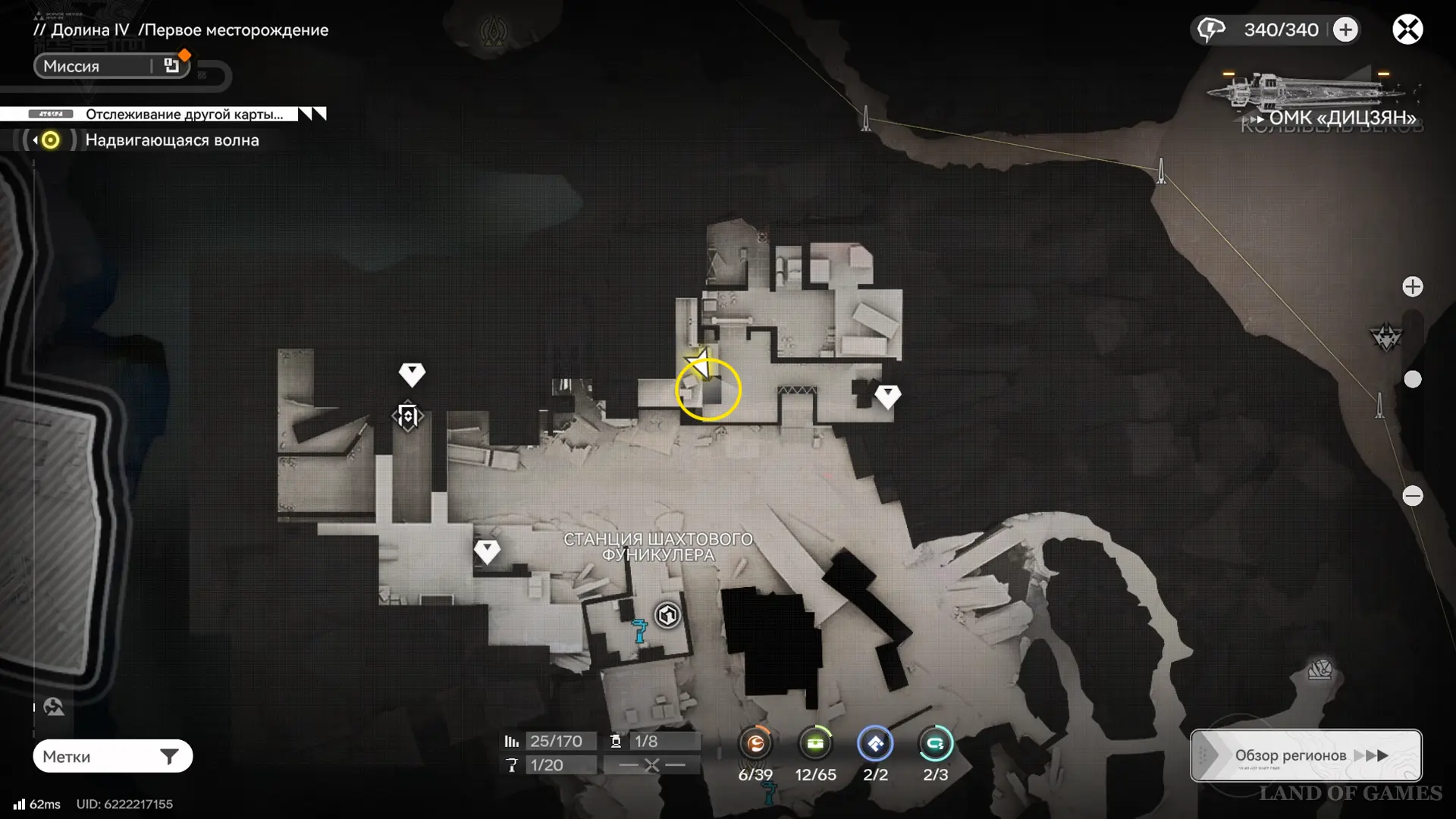This screenshot has width=1456, height=819.
Task: Select the teal counter icon showing 2/3
Action: coord(935,744)
